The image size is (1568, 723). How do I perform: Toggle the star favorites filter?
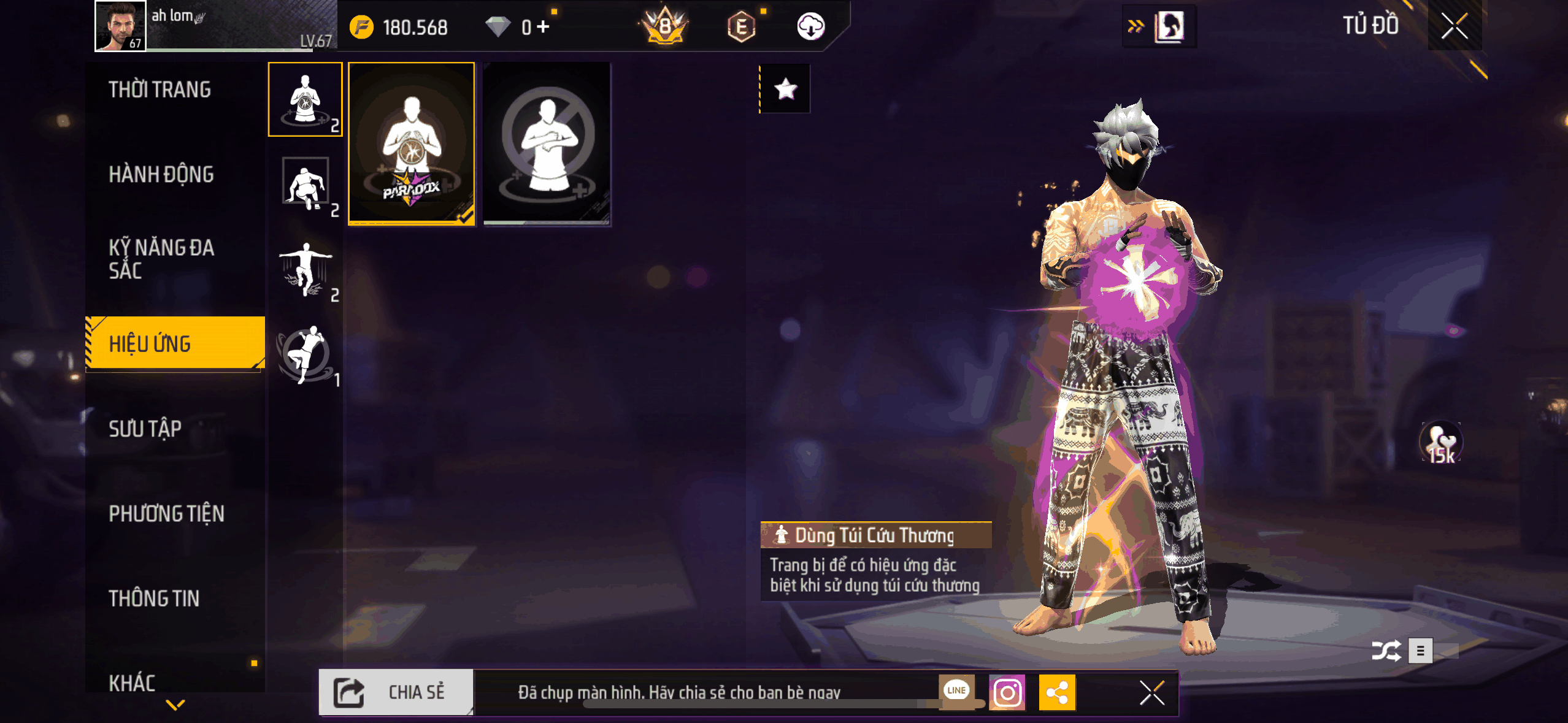tap(786, 90)
